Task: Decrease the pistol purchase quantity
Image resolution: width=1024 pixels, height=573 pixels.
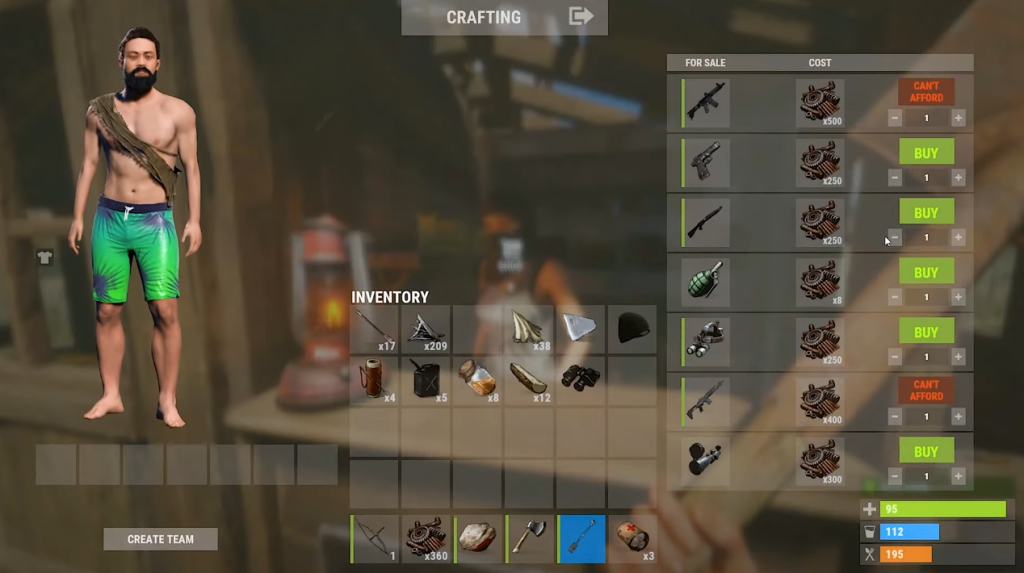Action: (x=895, y=177)
